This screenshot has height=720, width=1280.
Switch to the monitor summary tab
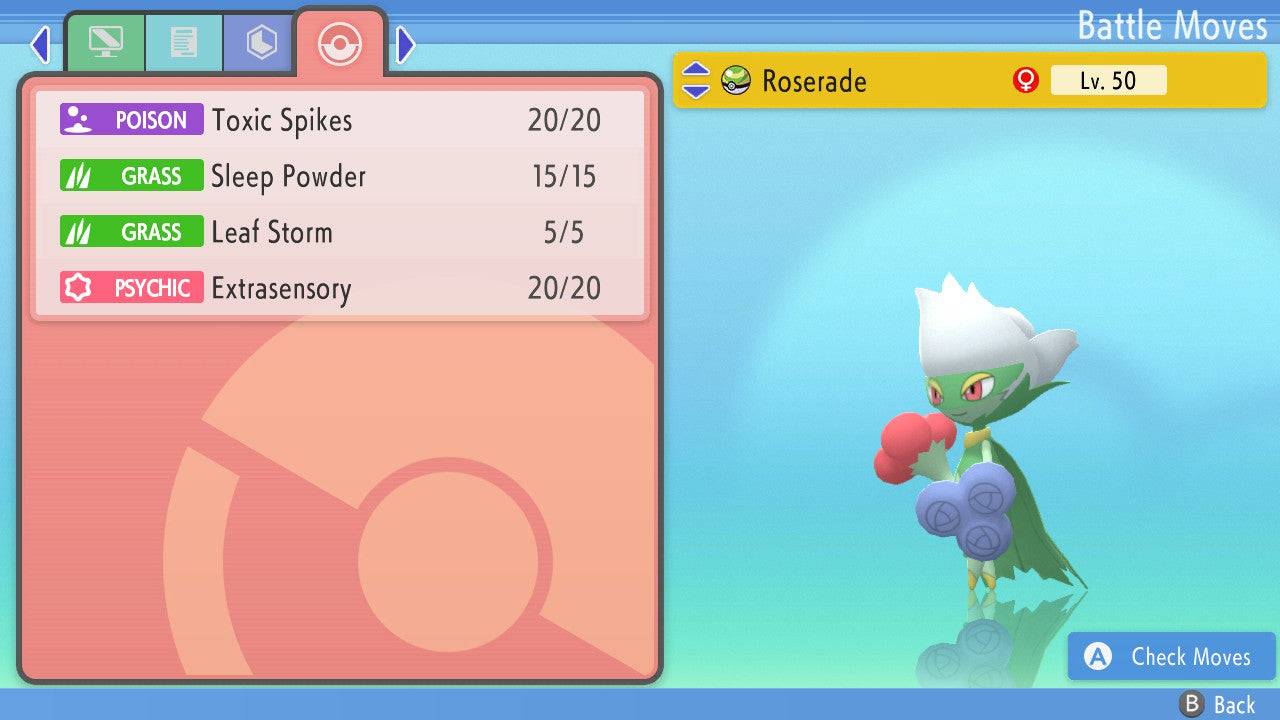(x=105, y=43)
